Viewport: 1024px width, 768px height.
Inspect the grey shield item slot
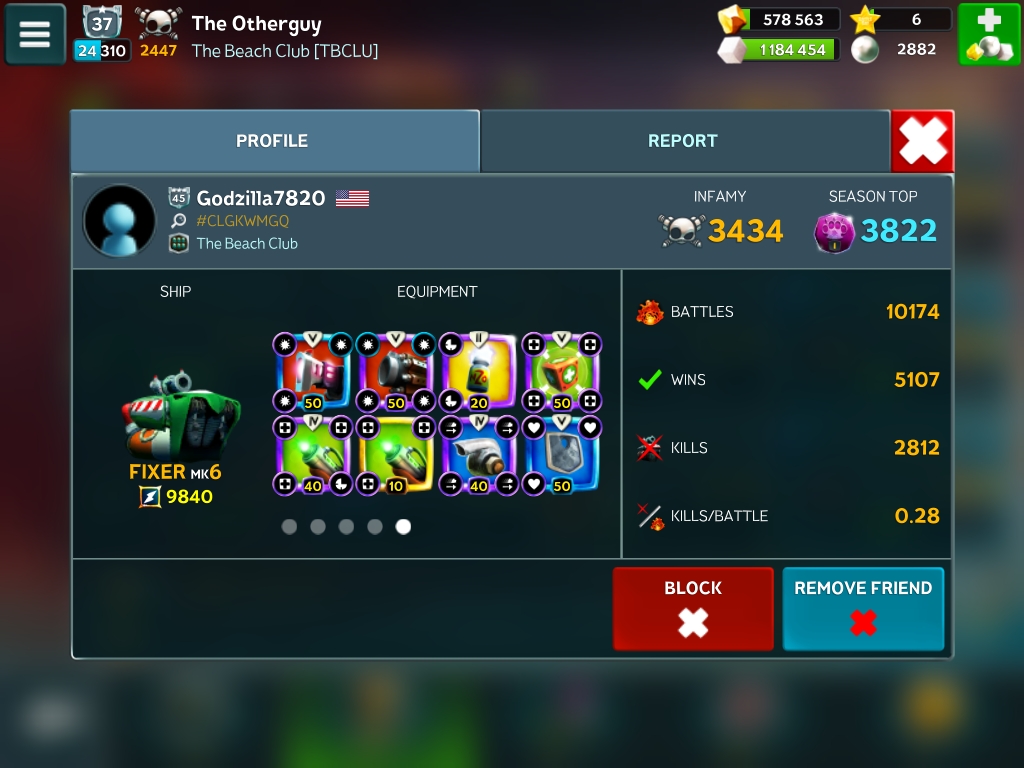click(562, 455)
